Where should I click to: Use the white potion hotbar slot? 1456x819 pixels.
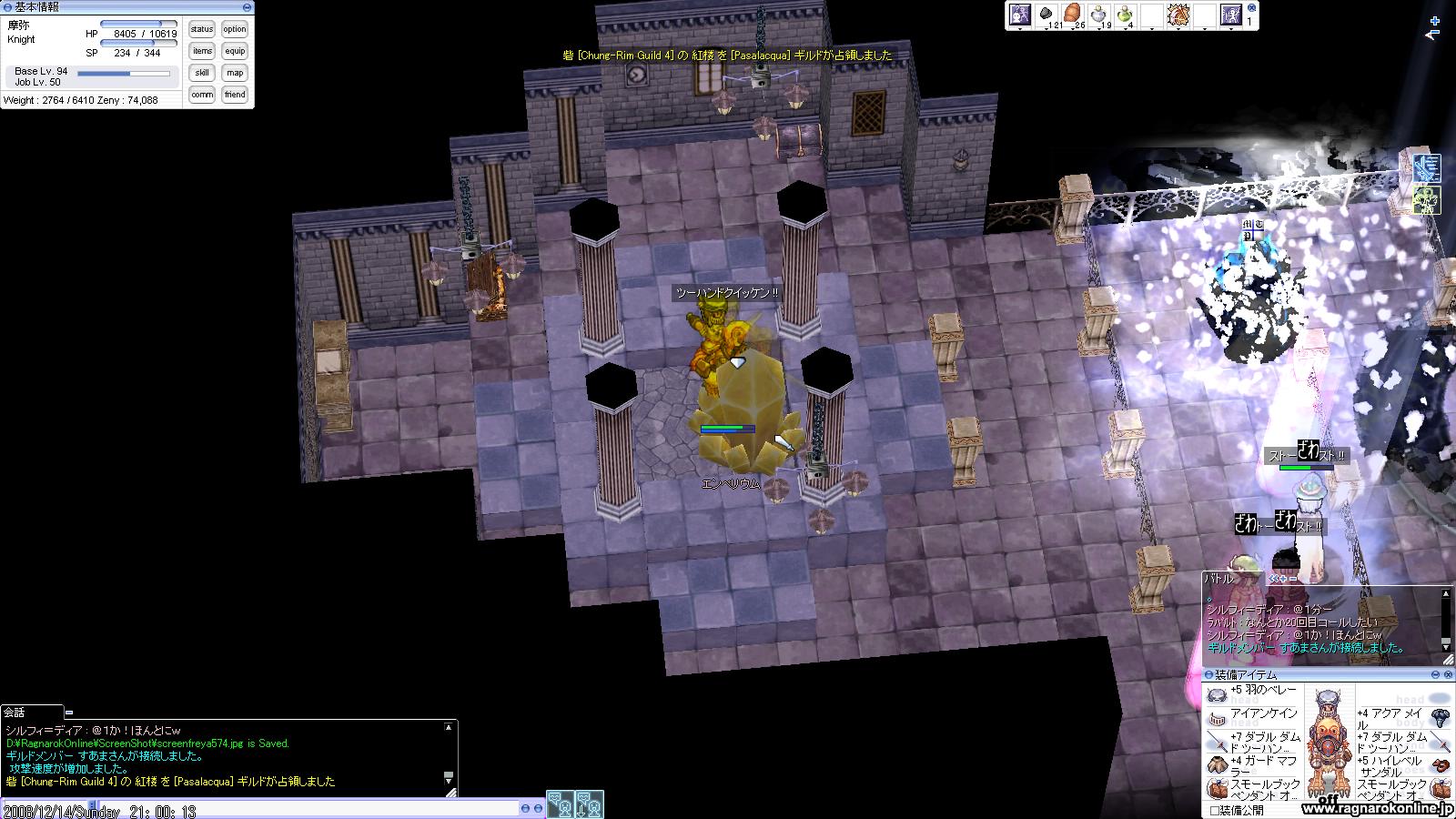point(1100,15)
